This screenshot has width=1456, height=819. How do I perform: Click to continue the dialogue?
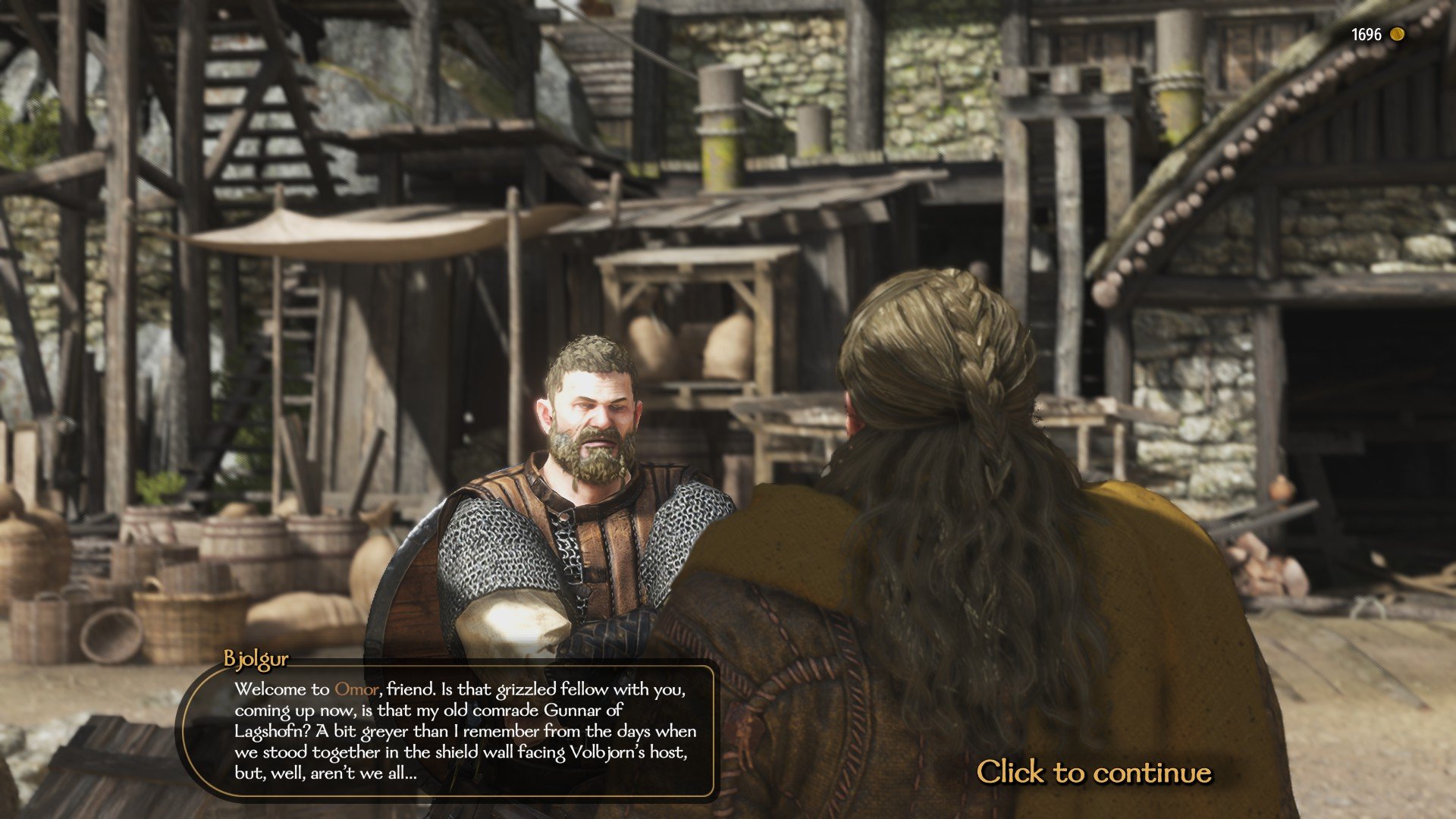pos(1094,772)
